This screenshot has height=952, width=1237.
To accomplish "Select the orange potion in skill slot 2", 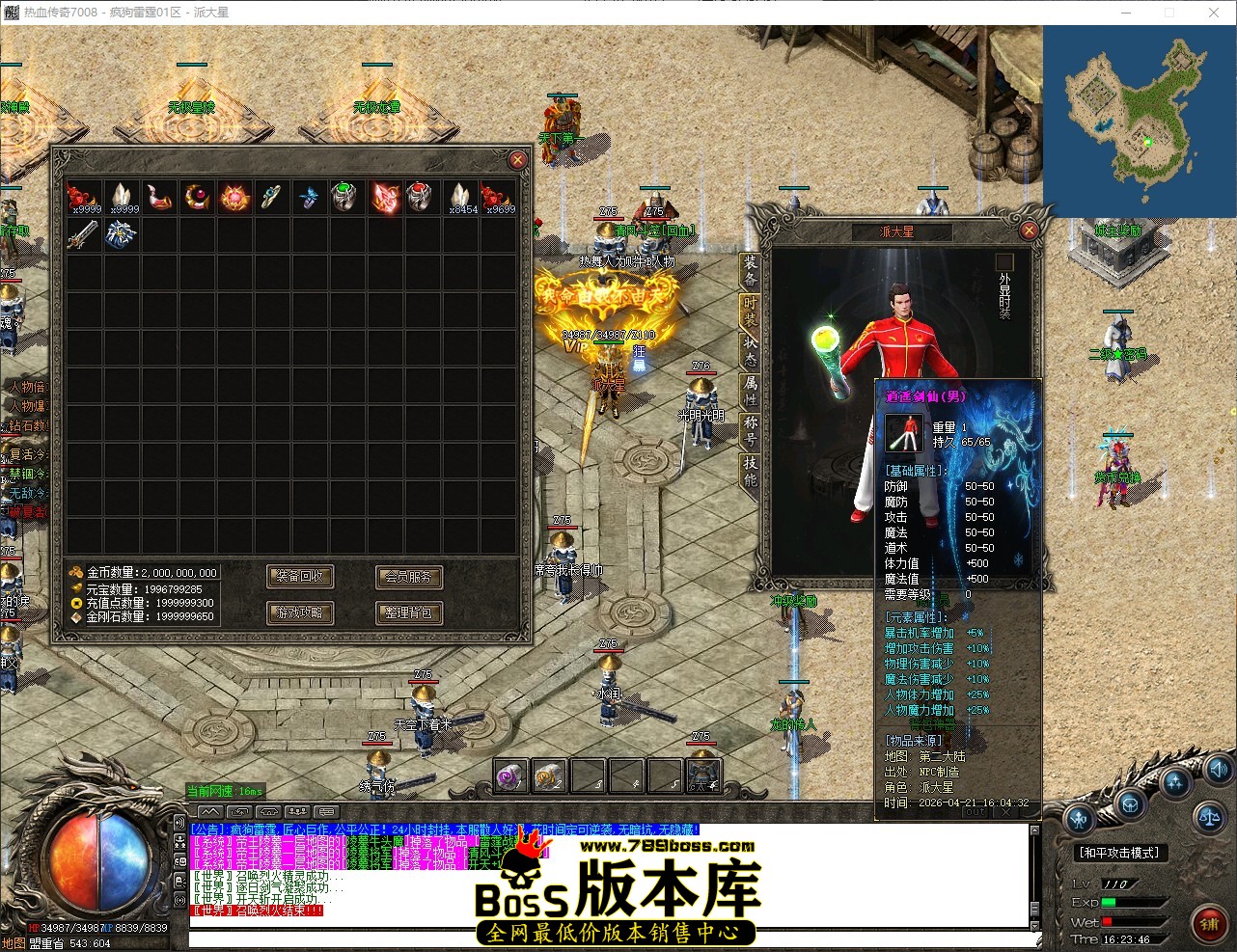I will 548,776.
